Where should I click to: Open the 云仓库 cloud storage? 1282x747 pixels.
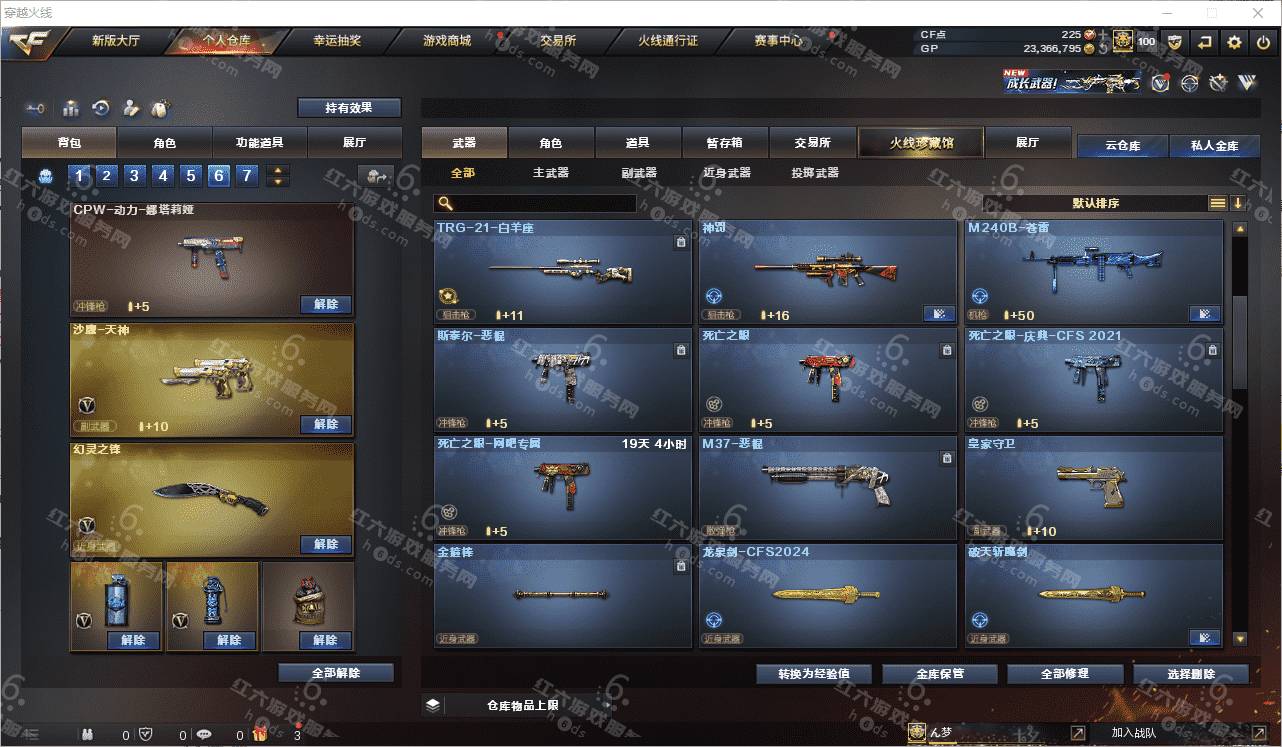tap(1122, 146)
